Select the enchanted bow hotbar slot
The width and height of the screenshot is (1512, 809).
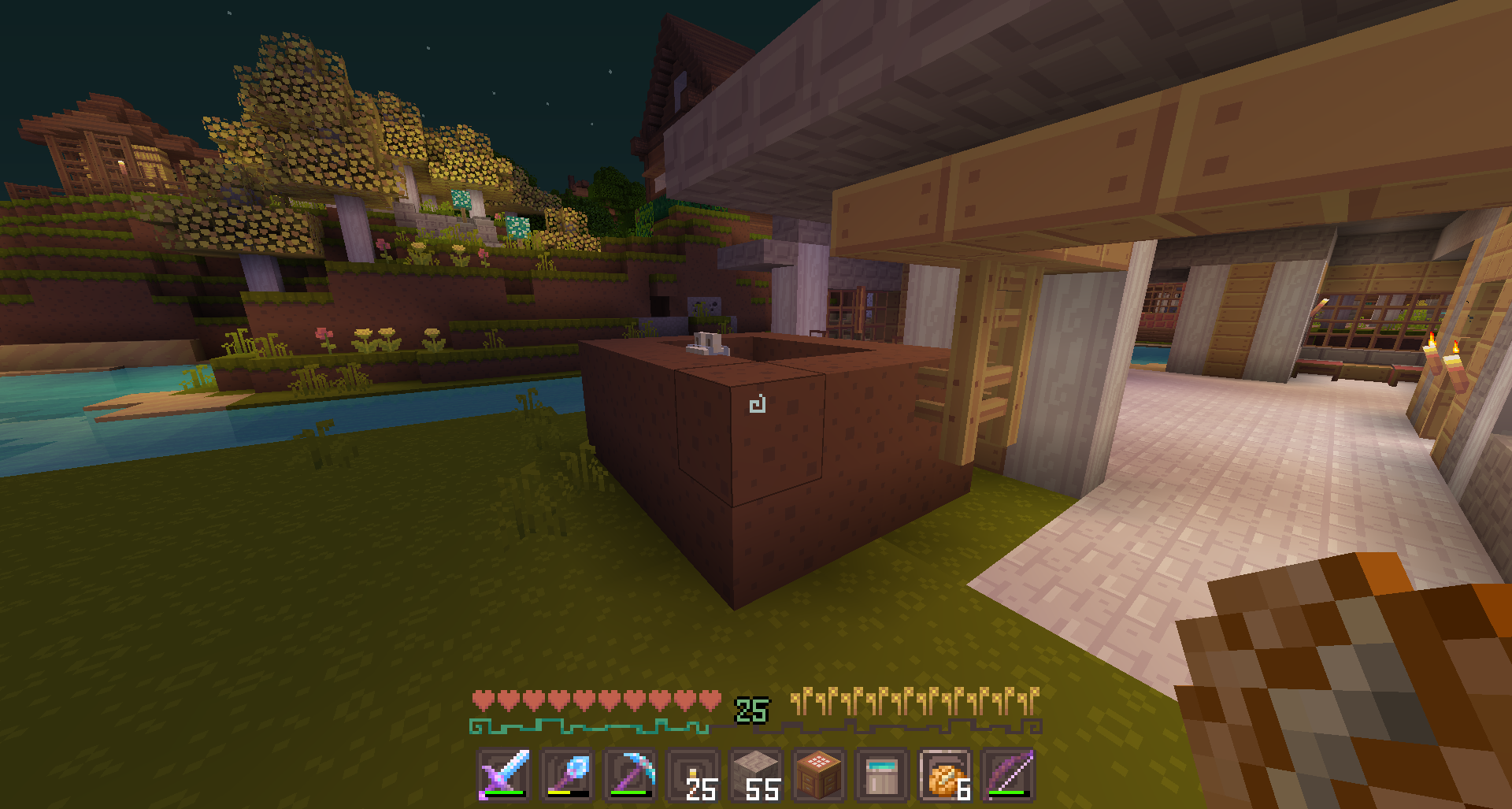click(x=1008, y=774)
